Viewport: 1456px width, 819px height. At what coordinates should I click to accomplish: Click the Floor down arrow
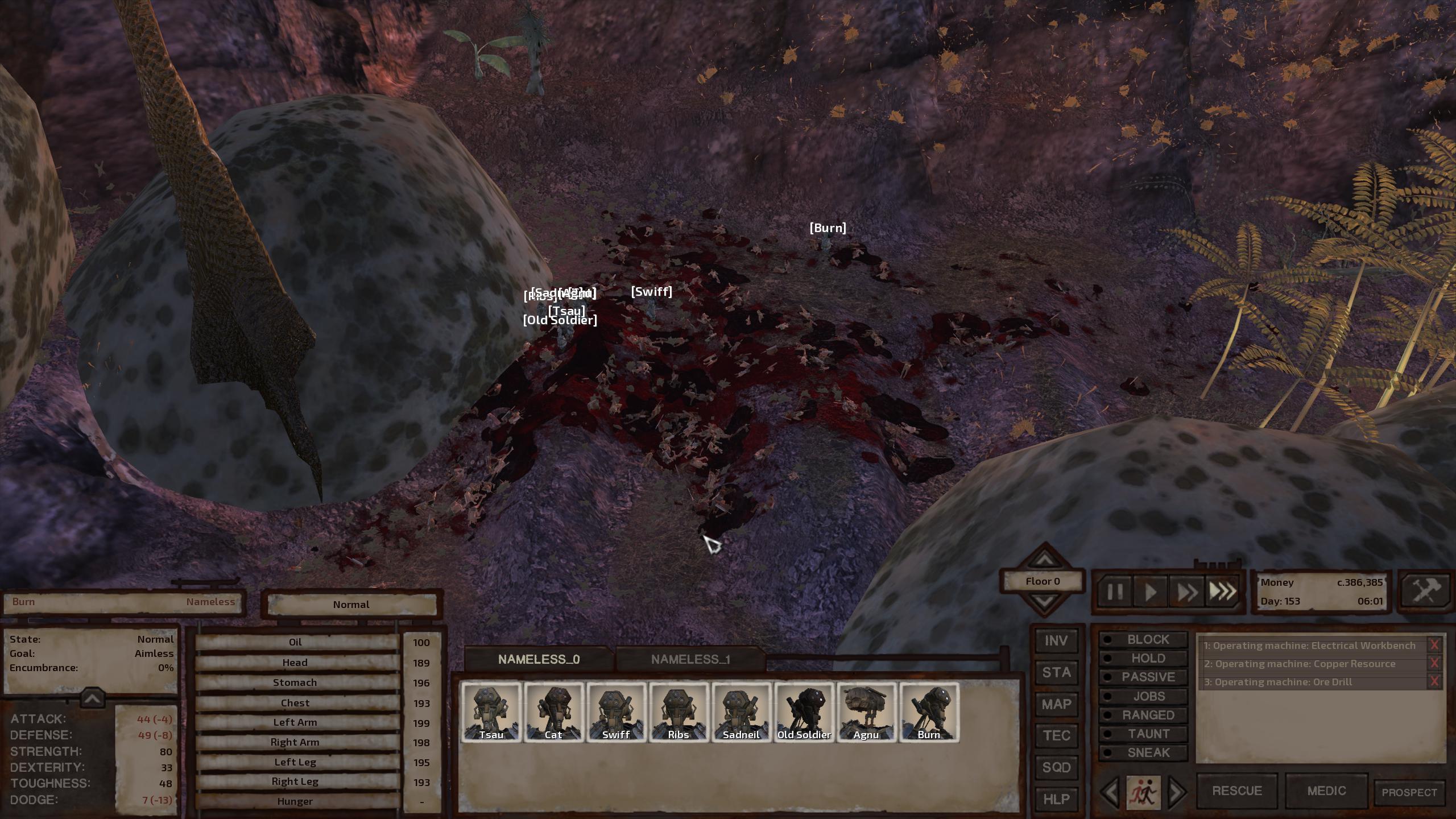[1045, 601]
